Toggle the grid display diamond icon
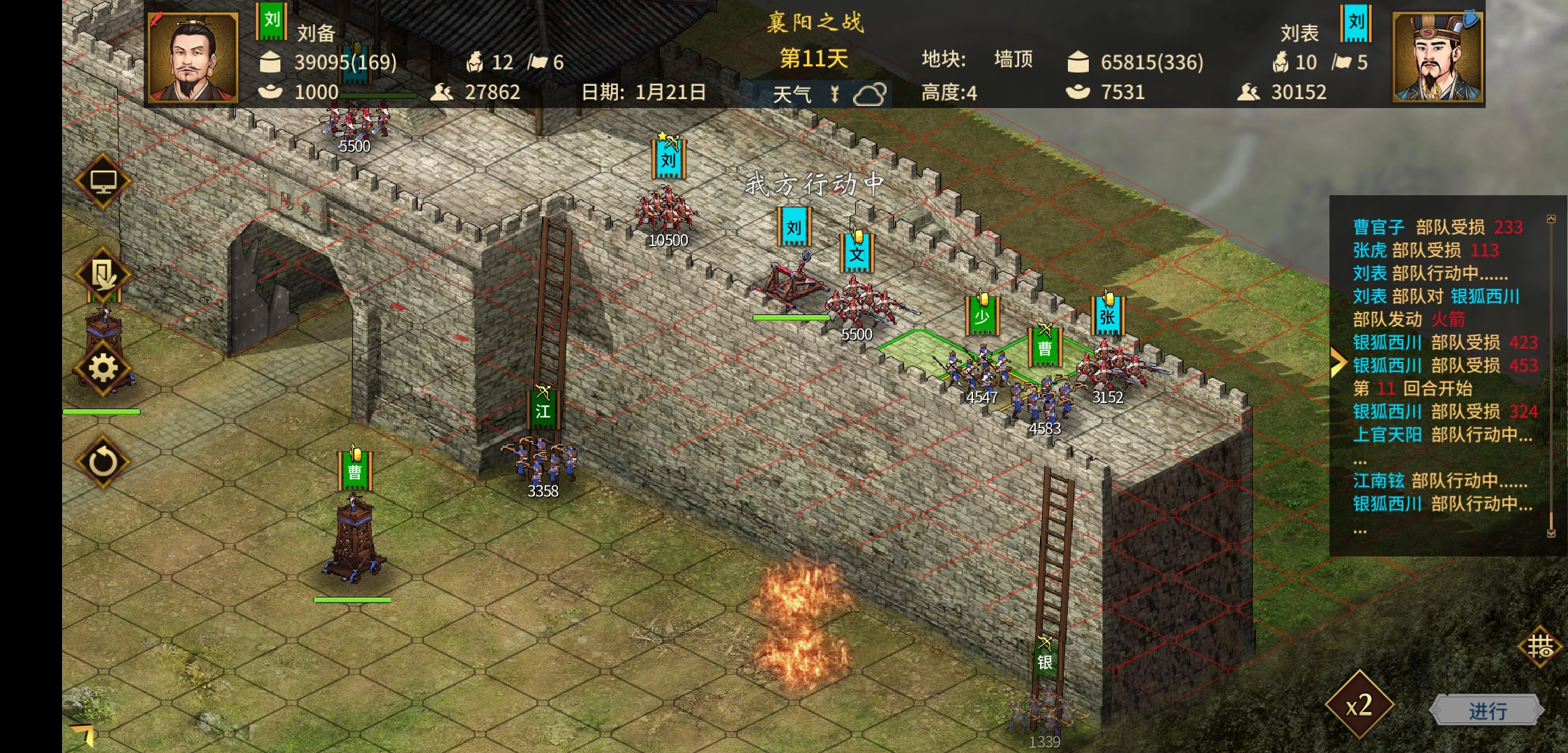Screen dimensions: 1568x753 click(1540, 647)
